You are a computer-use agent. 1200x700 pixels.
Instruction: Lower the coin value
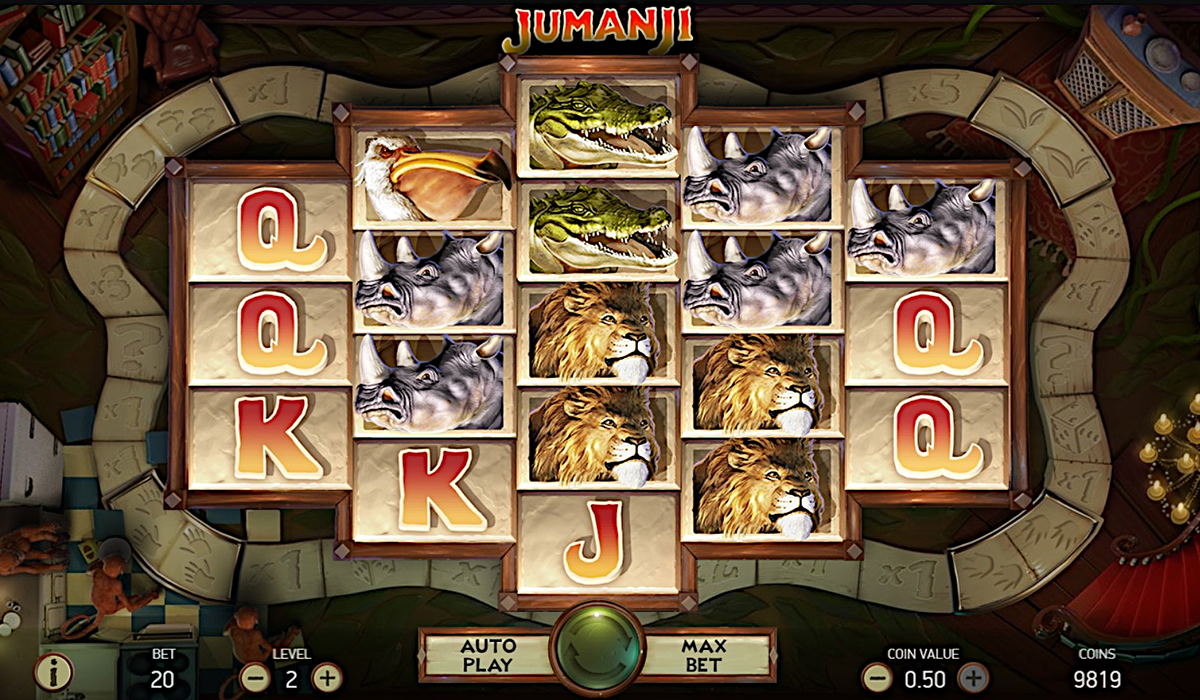(877, 677)
